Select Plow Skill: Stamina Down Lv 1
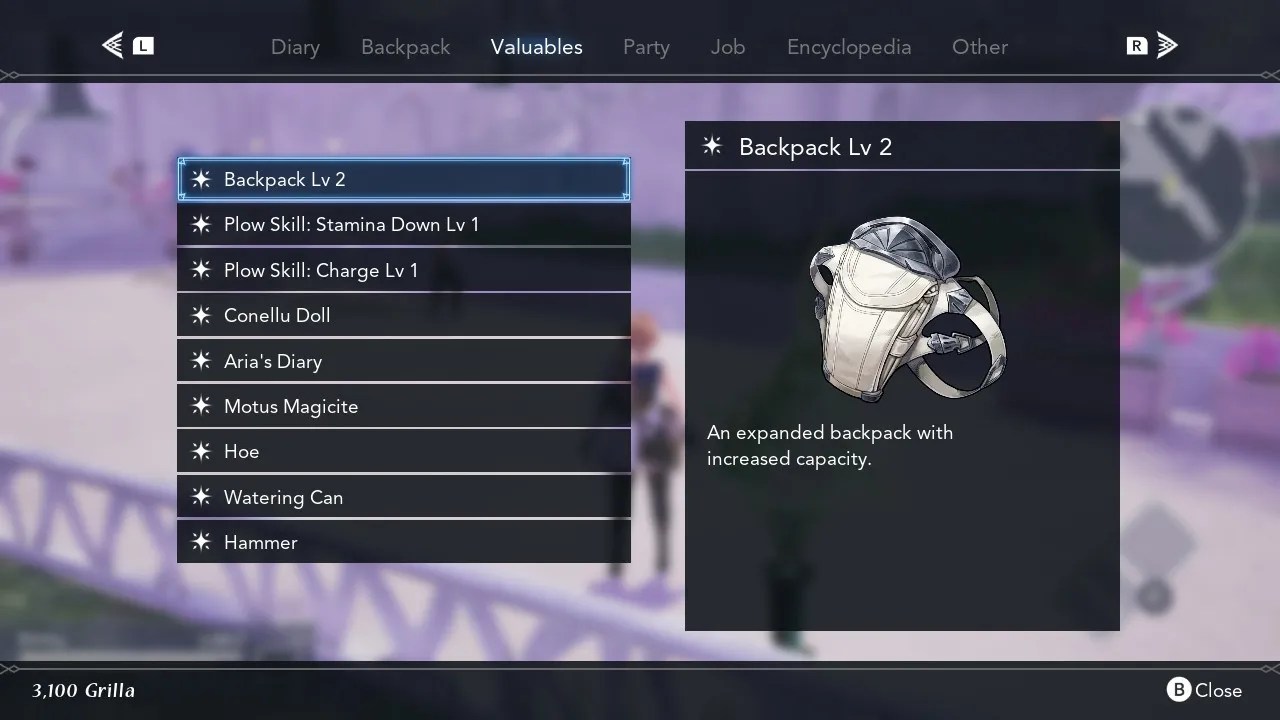1280x720 pixels. 351,224
